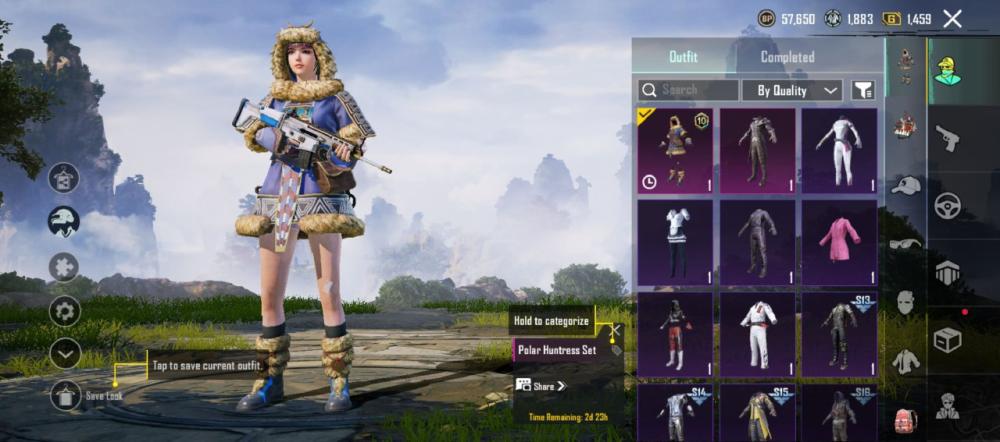The width and height of the screenshot is (1000, 442).
Task: Expand the downward chevron button
Action: coord(65,353)
